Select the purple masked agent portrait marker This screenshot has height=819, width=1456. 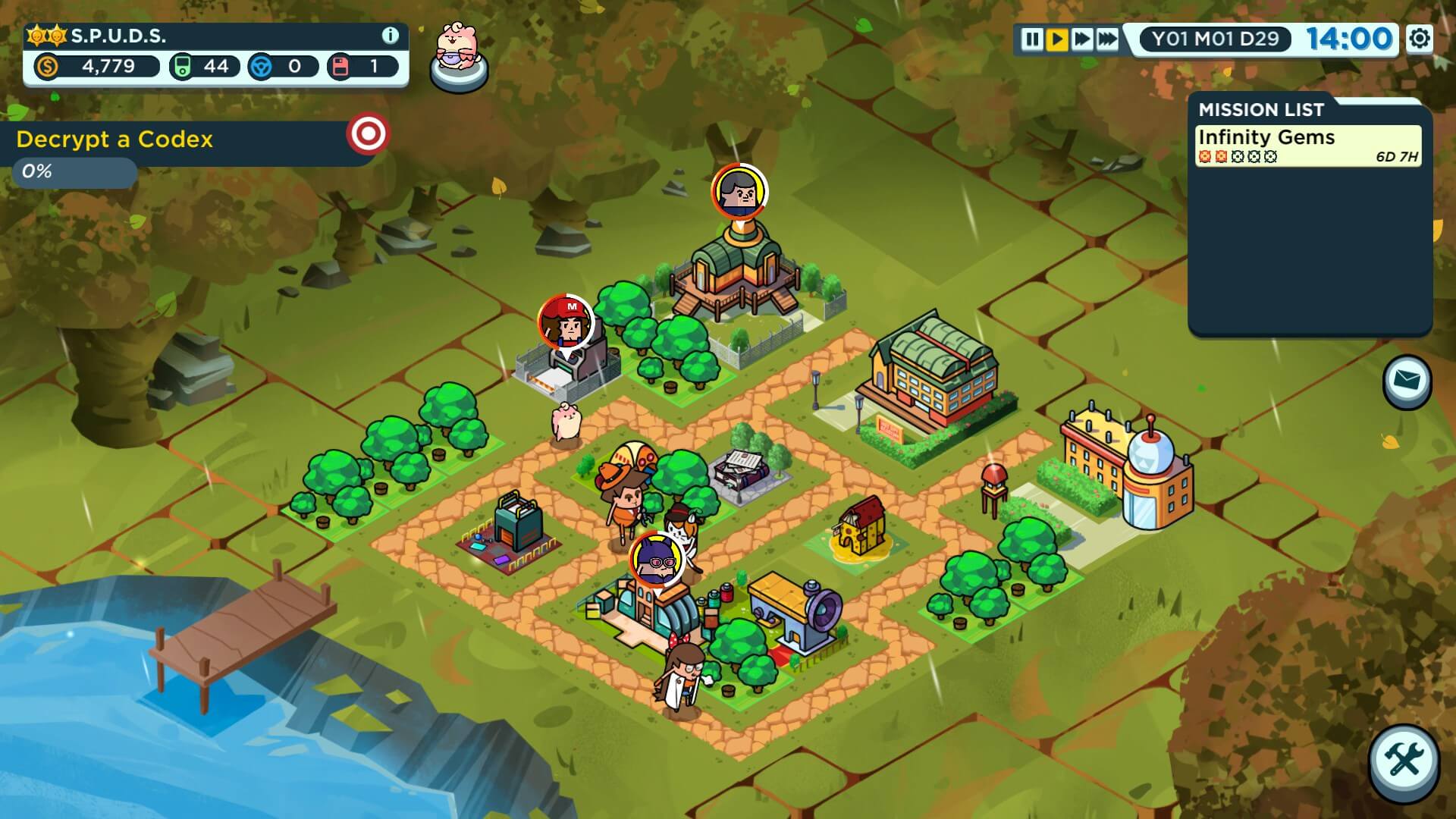click(657, 560)
